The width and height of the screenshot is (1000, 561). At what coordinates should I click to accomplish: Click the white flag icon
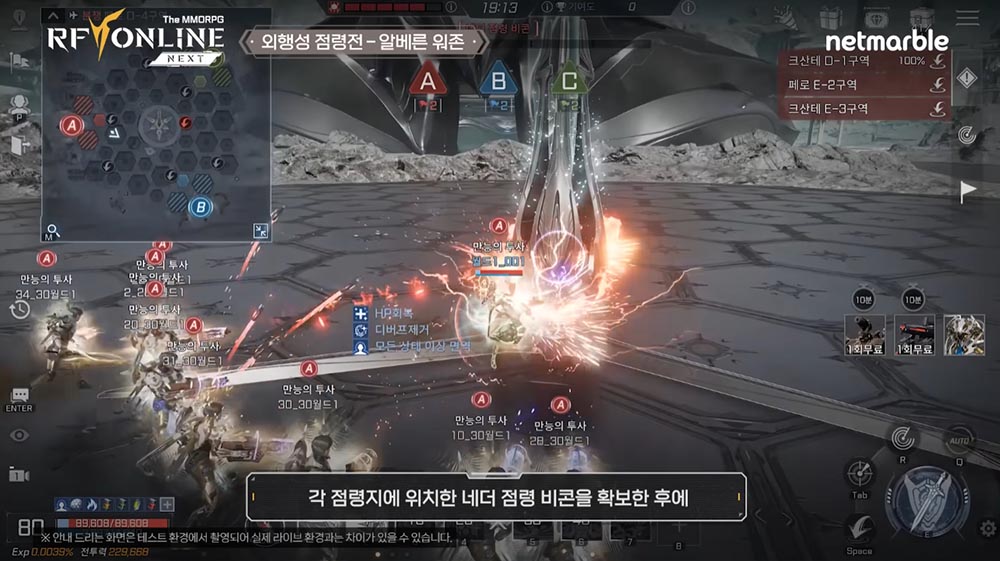pyautogui.click(x=968, y=191)
